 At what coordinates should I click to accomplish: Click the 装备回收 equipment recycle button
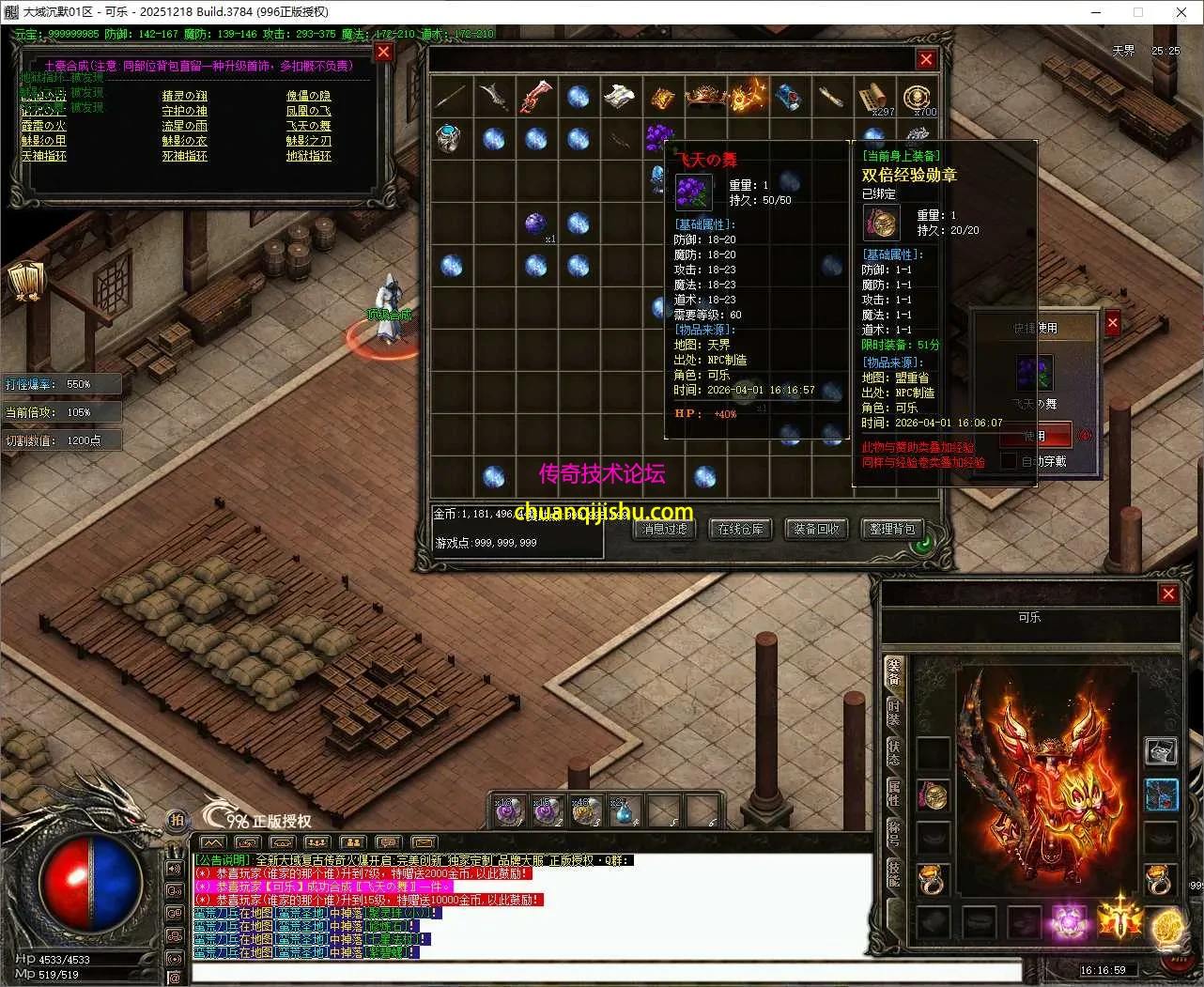pyautogui.click(x=815, y=530)
